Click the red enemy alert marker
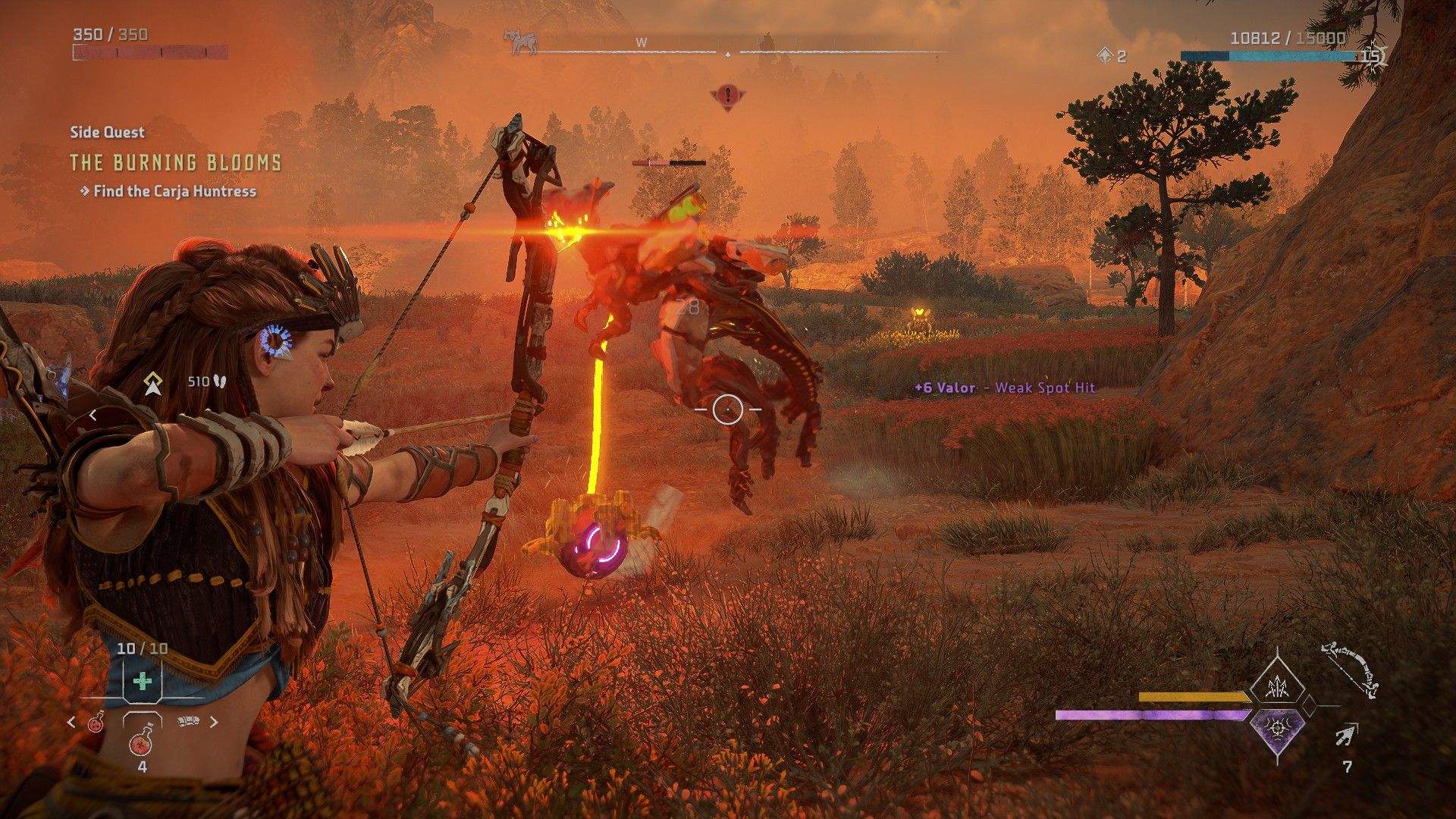The width and height of the screenshot is (1456, 819). [728, 96]
